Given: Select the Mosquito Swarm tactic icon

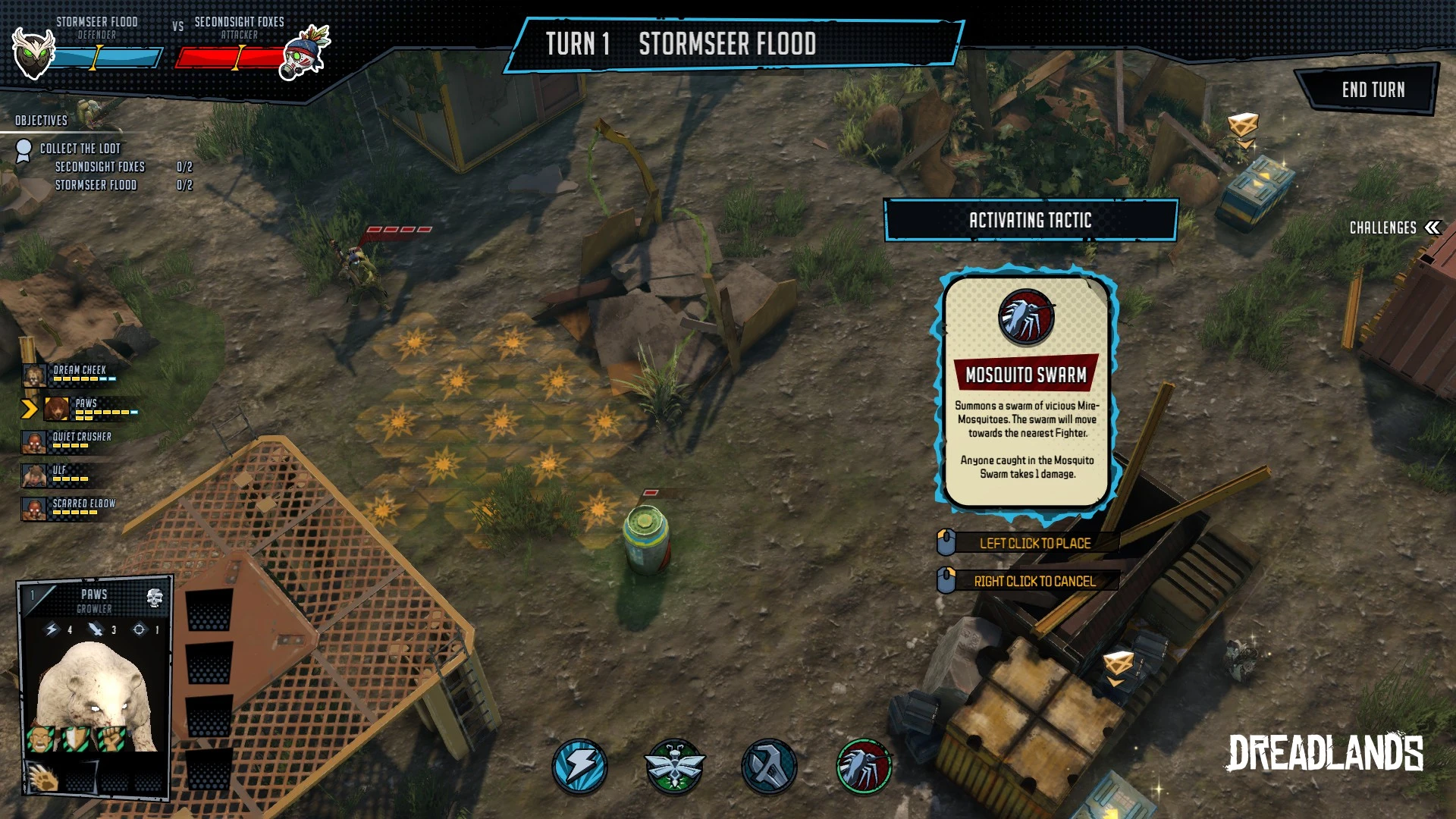Looking at the screenshot, I should [x=864, y=767].
